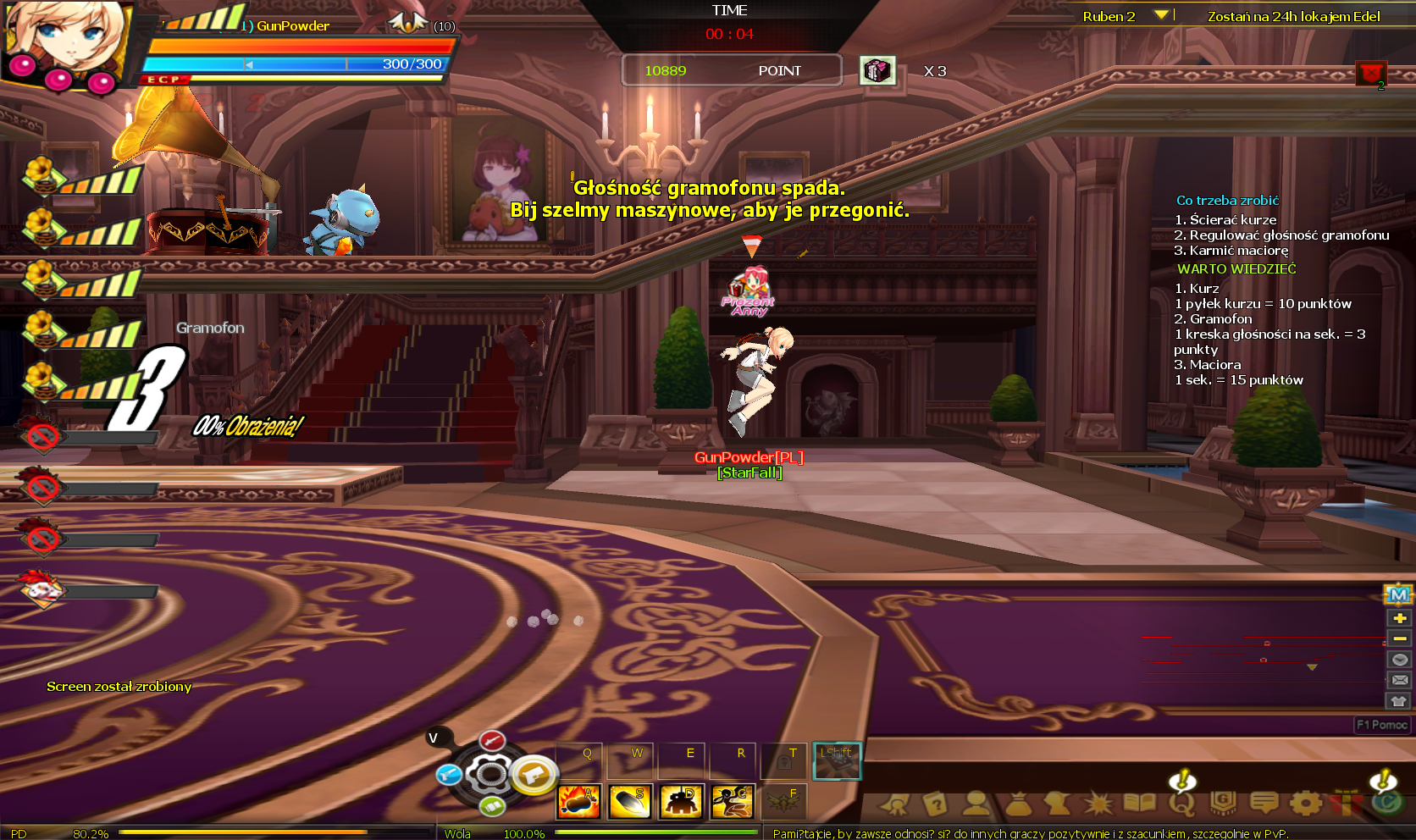Click the minimap zoom-out minus button

(1399, 638)
